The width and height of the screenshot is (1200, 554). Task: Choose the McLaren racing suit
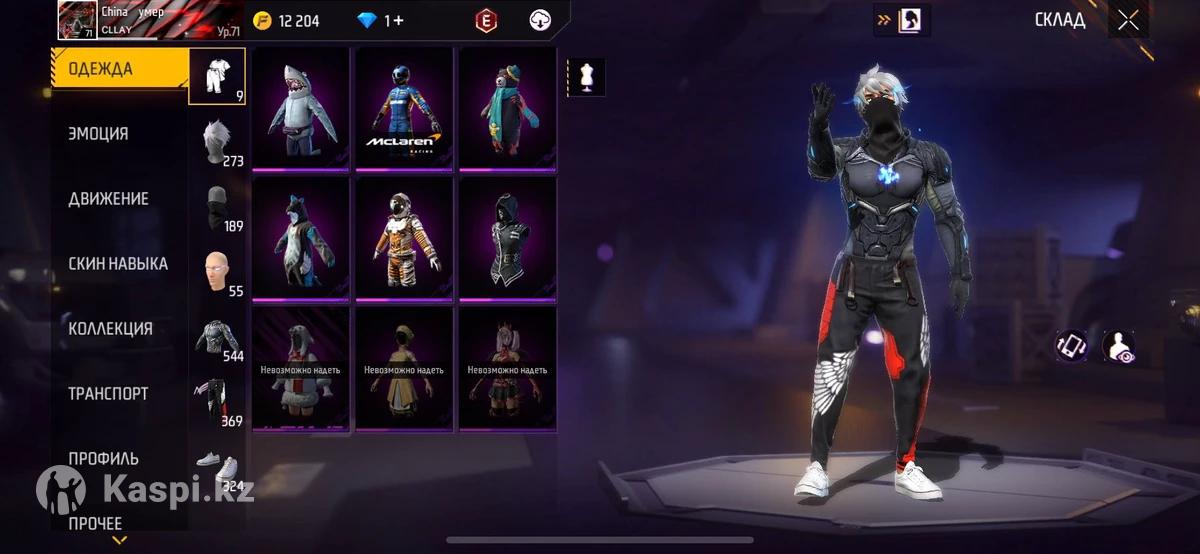(404, 108)
